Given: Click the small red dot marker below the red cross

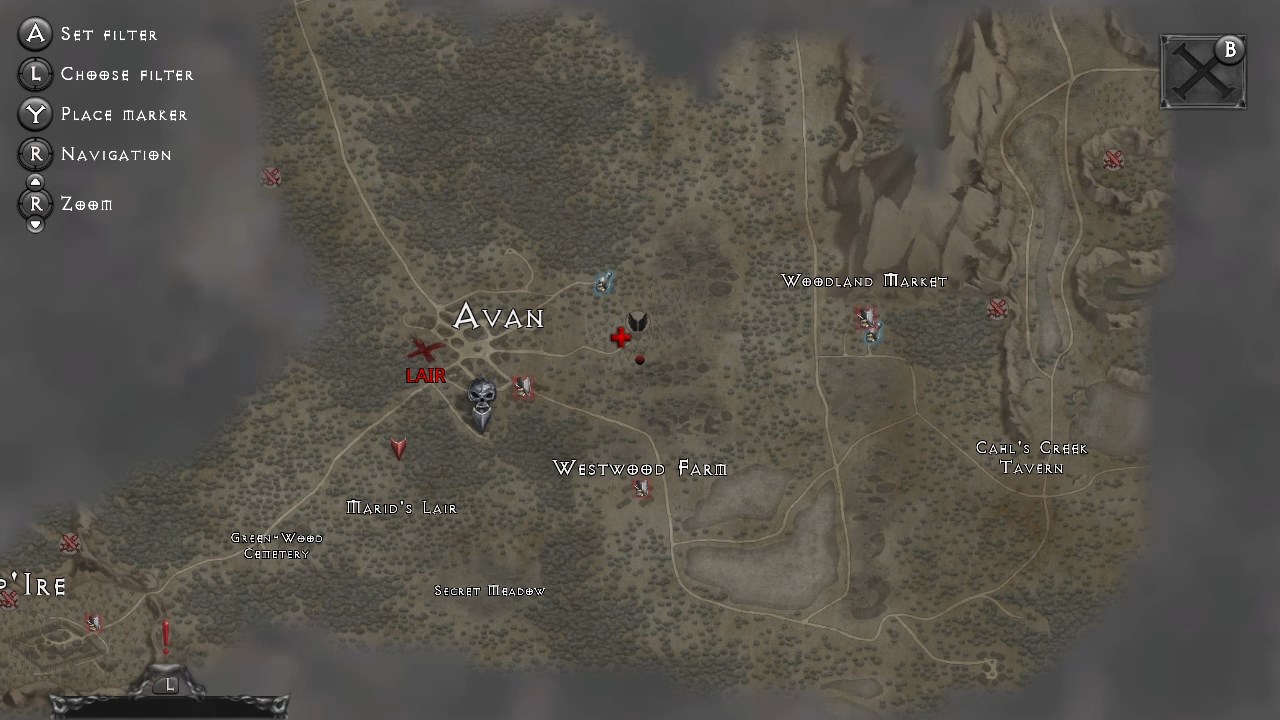Looking at the screenshot, I should (x=639, y=360).
